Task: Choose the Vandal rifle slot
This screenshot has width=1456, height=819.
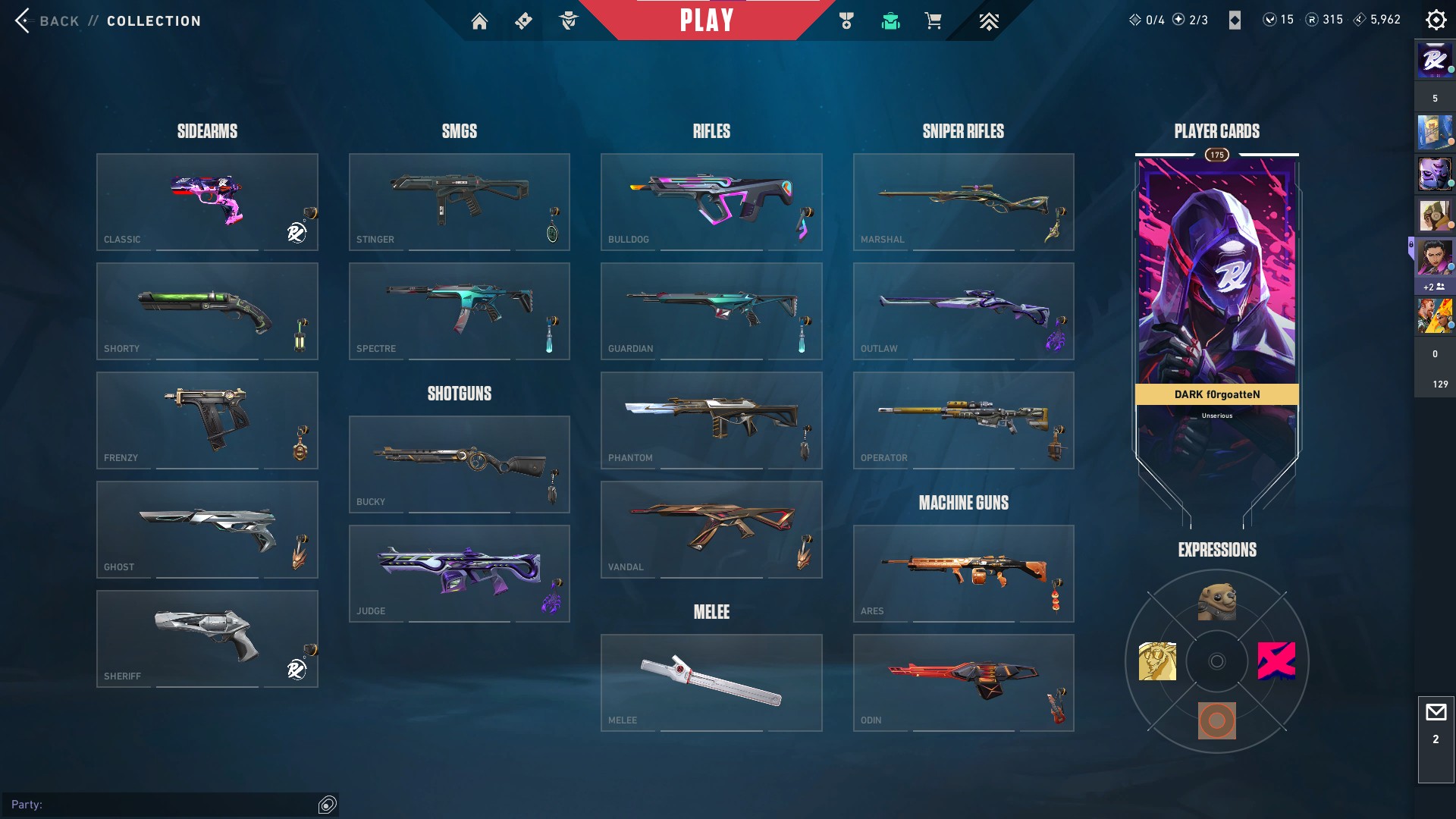Action: 711,529
